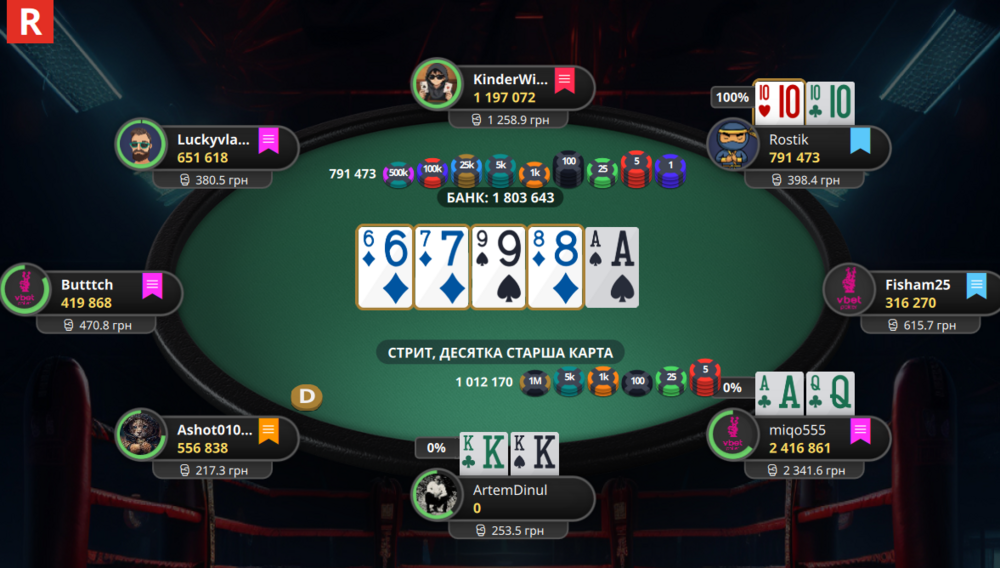Select miqo555's player avatar
Image resolution: width=1000 pixels, height=568 pixels.
pos(732,436)
